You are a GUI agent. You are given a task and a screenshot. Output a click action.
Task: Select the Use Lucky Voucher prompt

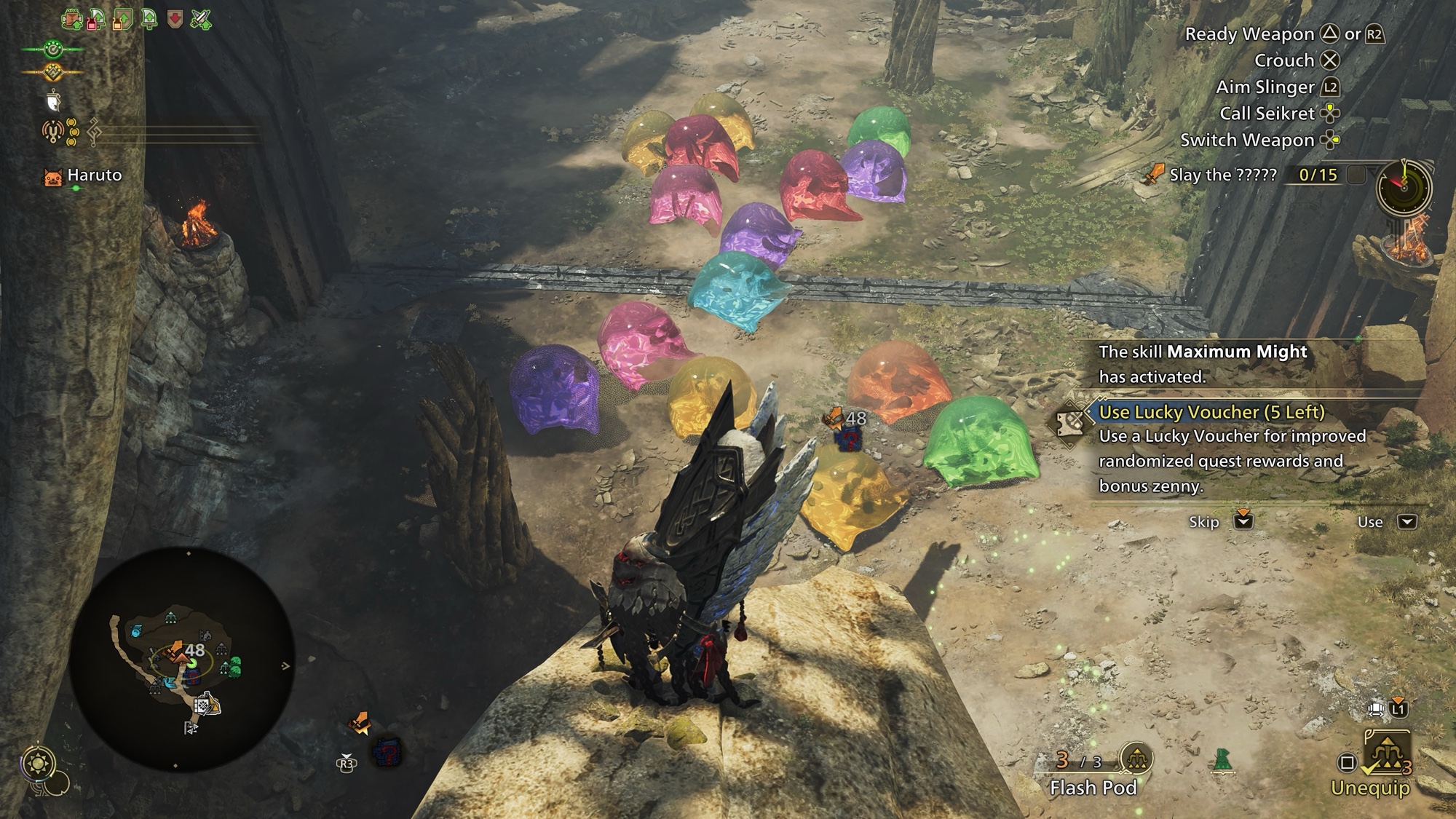[1211, 412]
